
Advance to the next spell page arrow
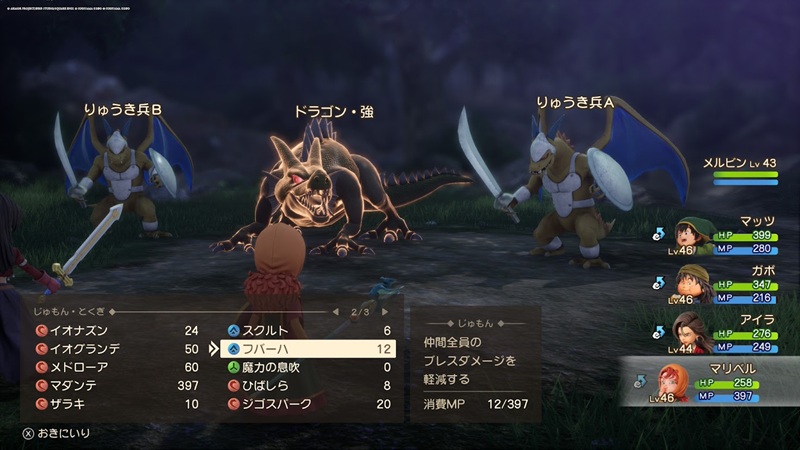point(382,312)
